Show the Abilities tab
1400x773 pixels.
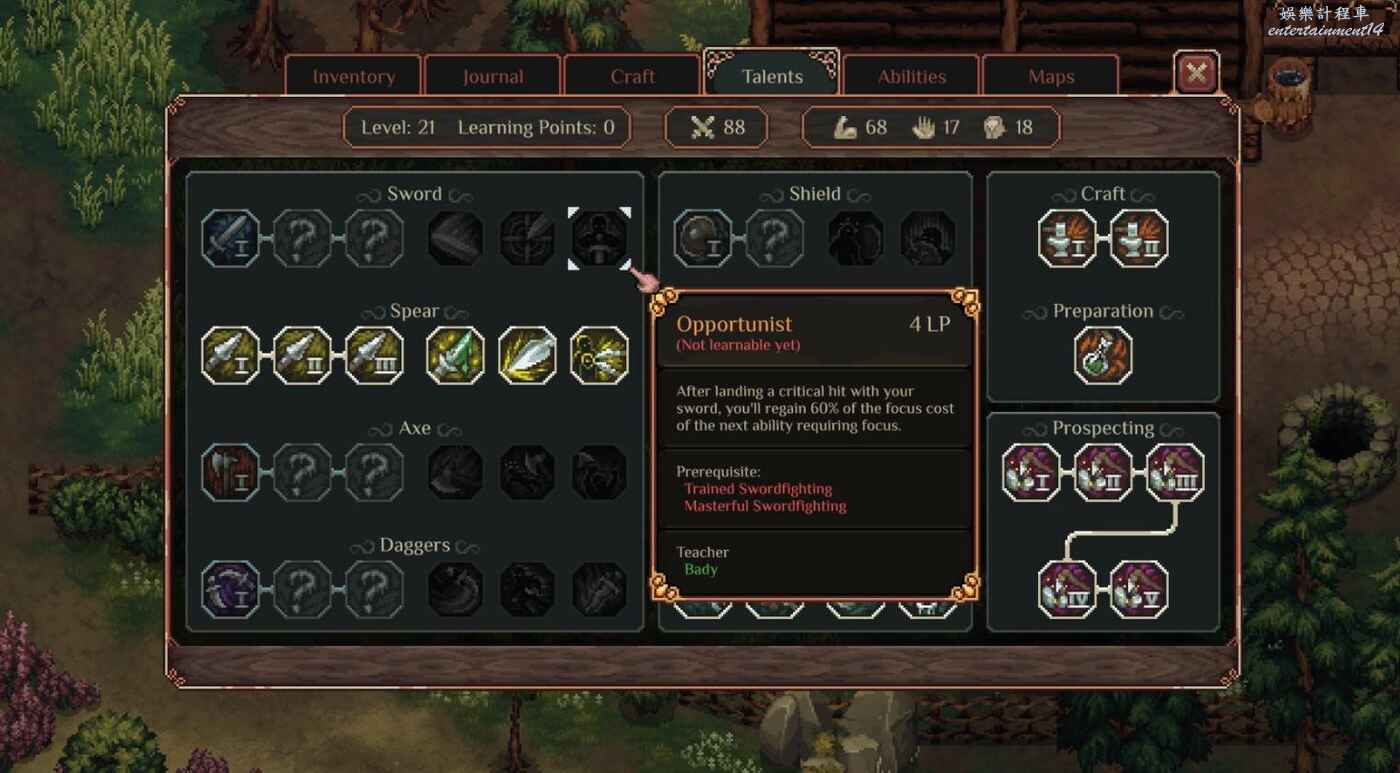click(x=911, y=77)
